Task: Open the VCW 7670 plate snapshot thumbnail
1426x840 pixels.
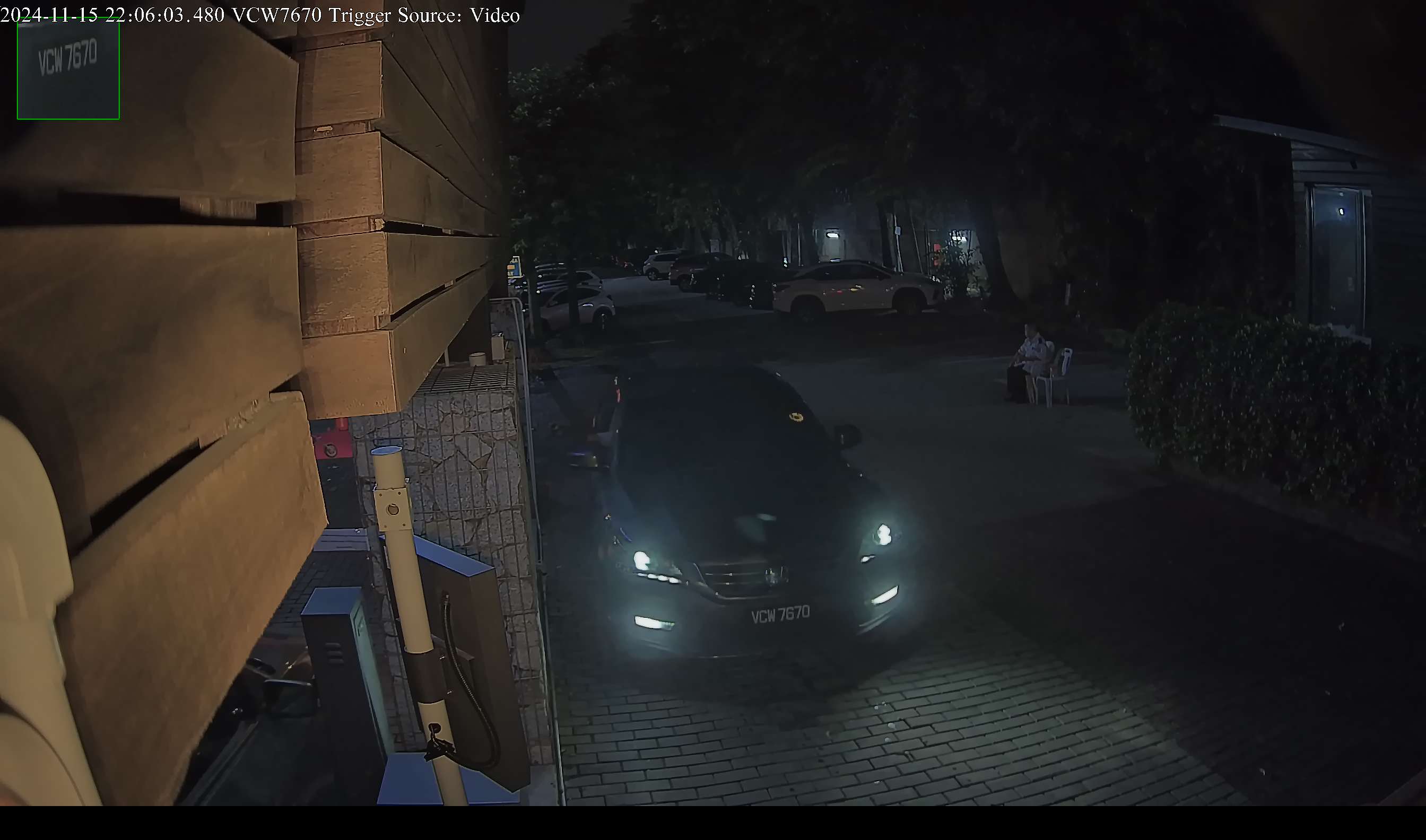Action: [68, 68]
